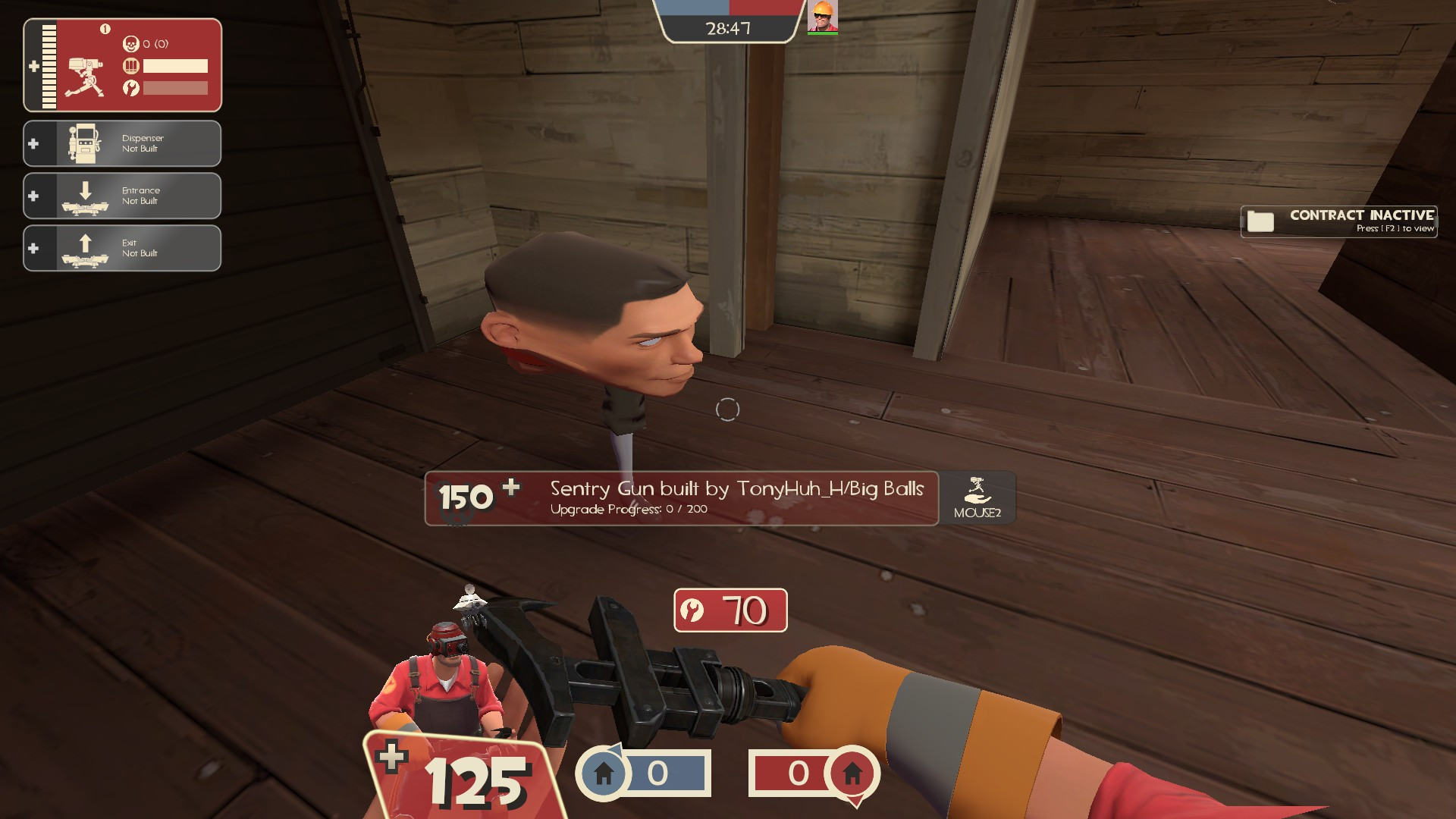Click the shells ammo icon on the sentry panel

click(x=132, y=66)
